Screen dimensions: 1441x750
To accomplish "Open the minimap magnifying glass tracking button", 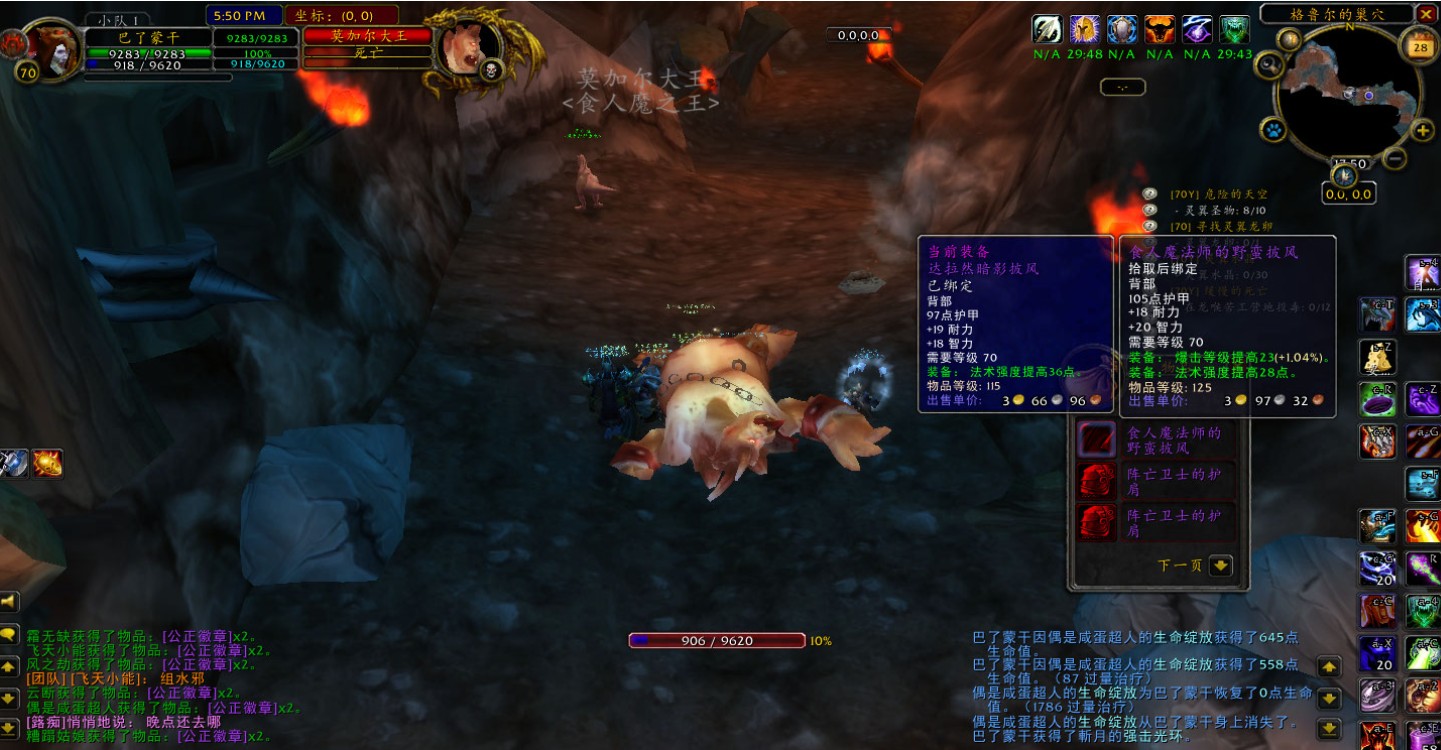I will coord(1271,66).
